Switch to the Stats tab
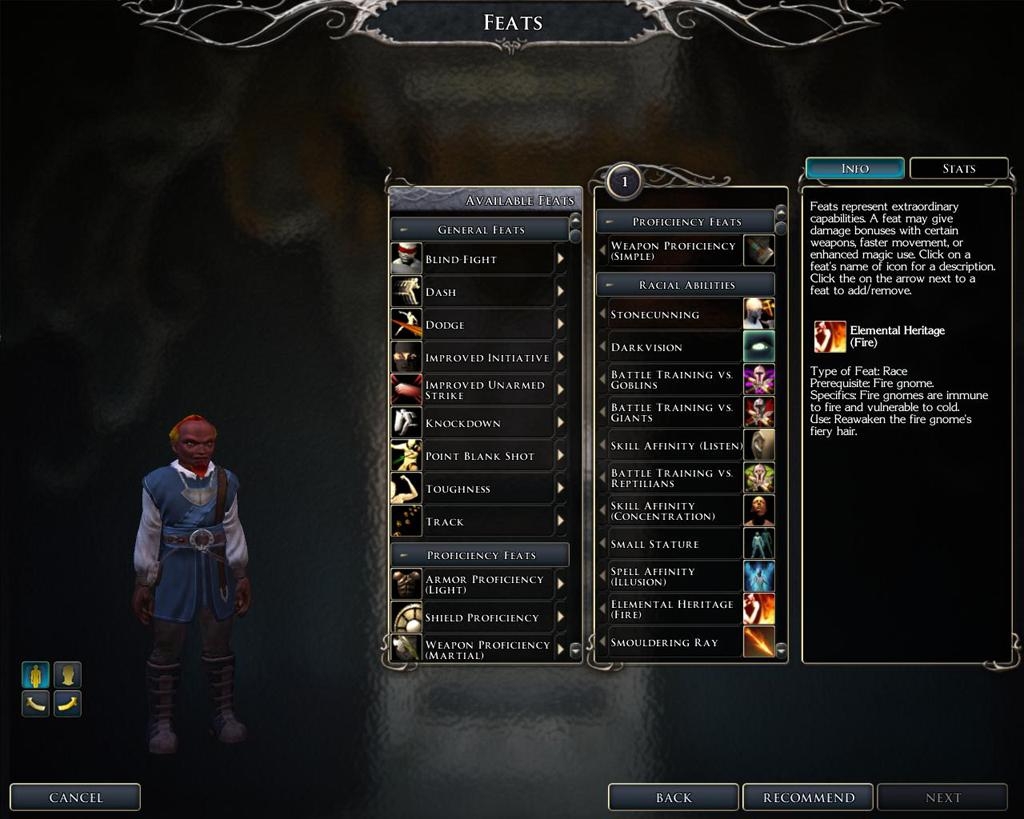1024x819 pixels. click(x=958, y=168)
